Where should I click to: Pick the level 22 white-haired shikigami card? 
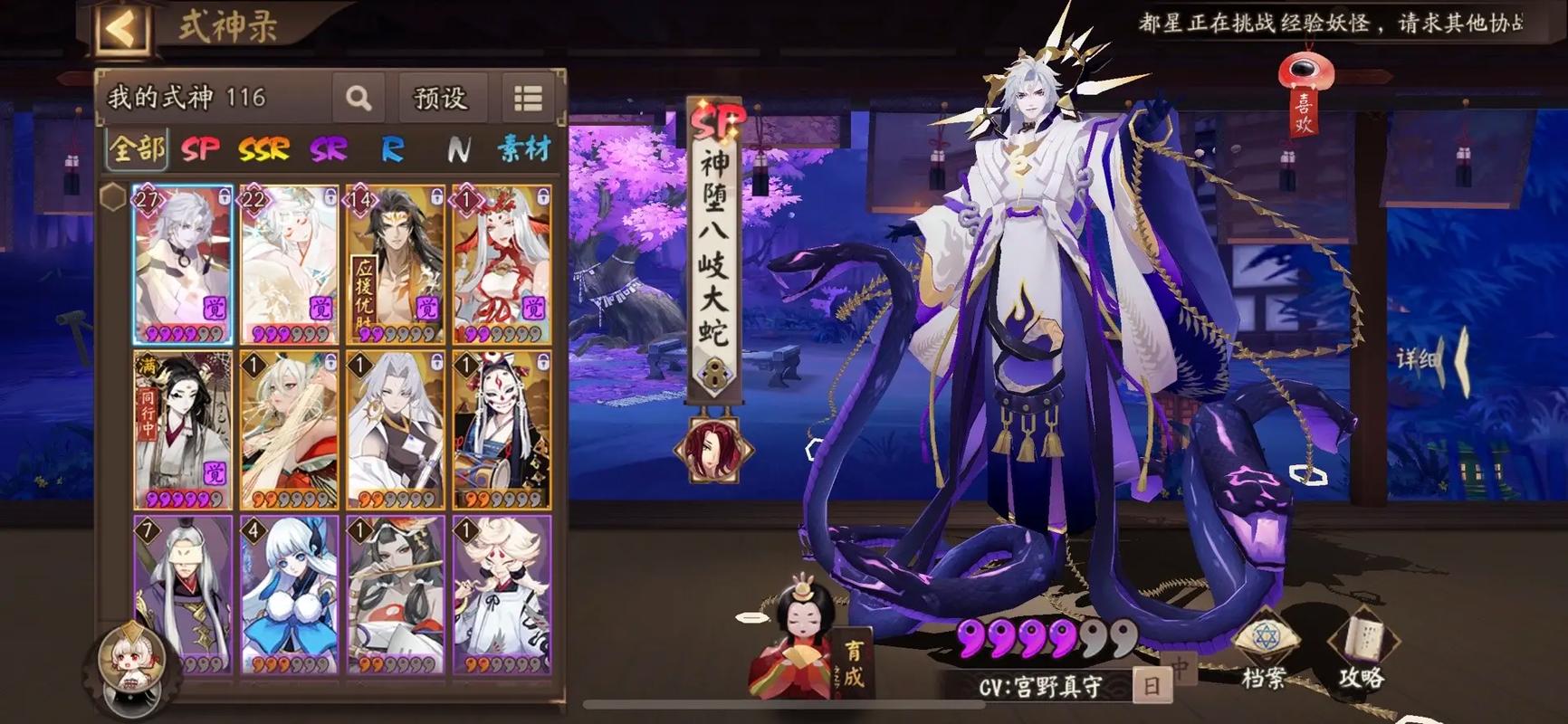[289, 265]
